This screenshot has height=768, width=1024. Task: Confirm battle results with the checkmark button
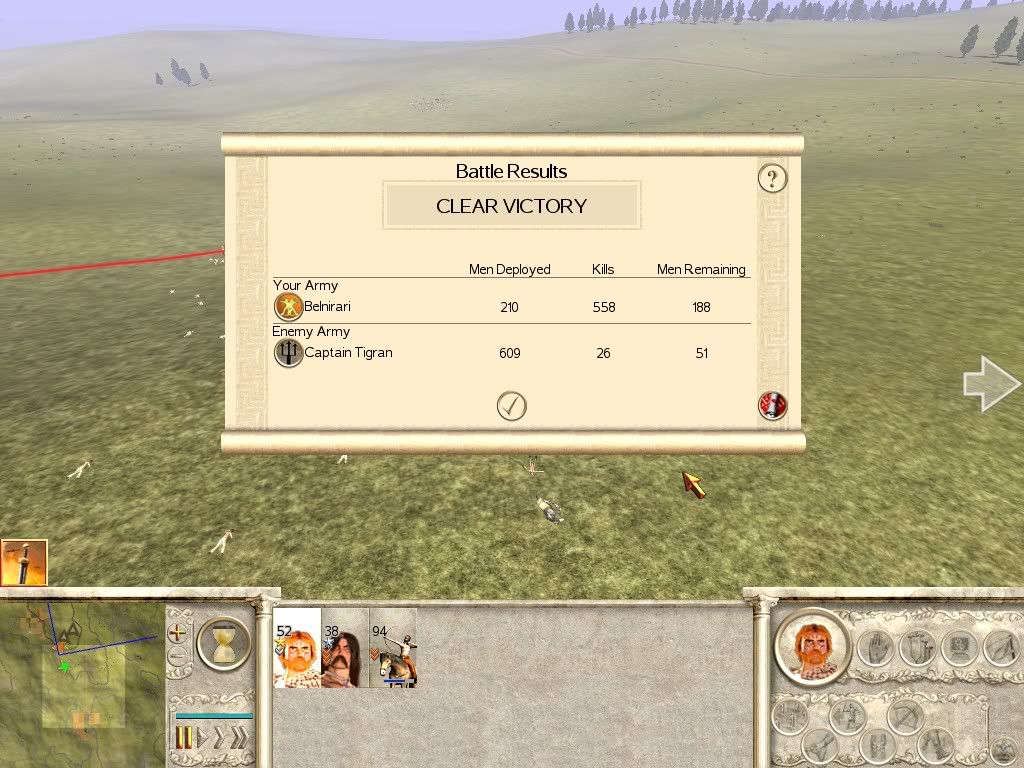click(x=511, y=406)
